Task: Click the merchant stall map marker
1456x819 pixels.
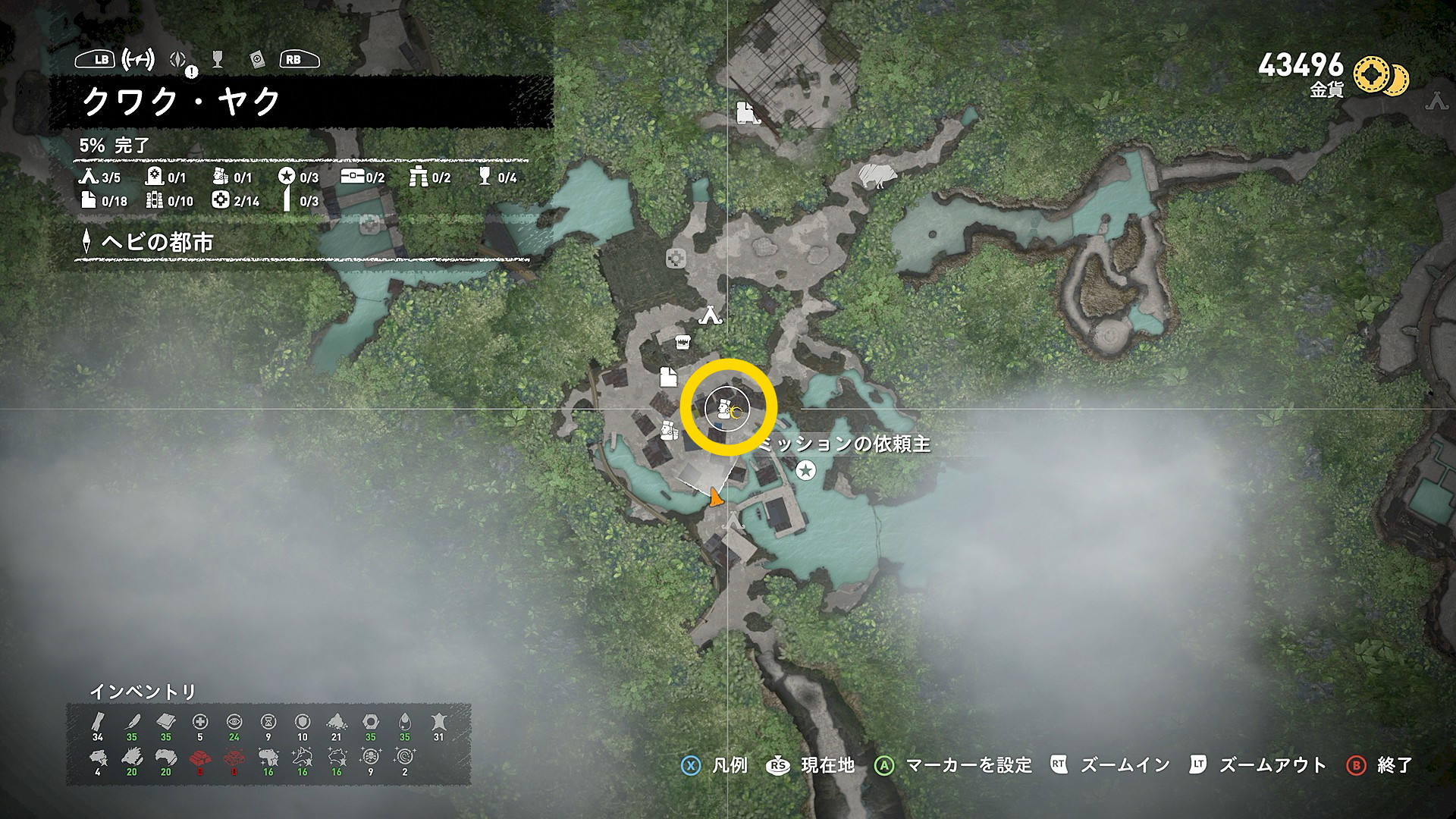Action: [682, 342]
